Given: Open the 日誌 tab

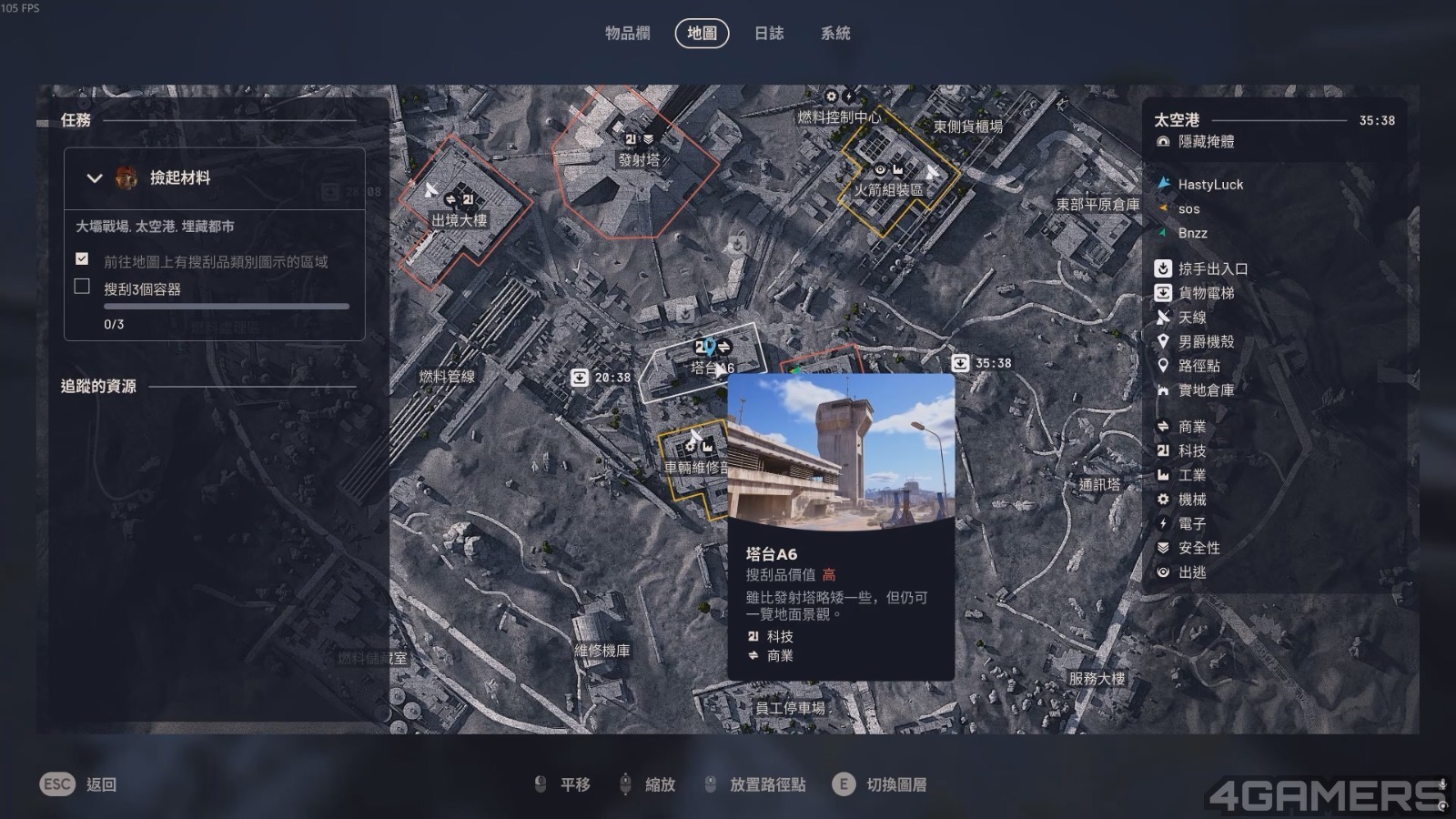Looking at the screenshot, I should click(x=769, y=34).
